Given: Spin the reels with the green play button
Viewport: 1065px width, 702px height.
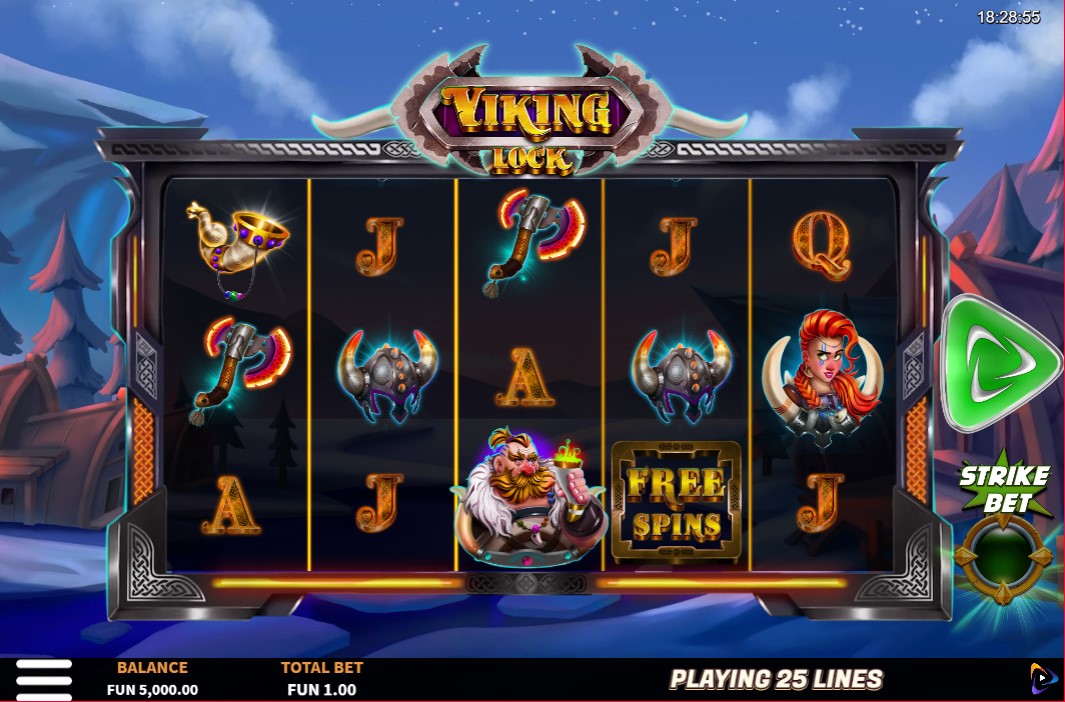Looking at the screenshot, I should [996, 363].
